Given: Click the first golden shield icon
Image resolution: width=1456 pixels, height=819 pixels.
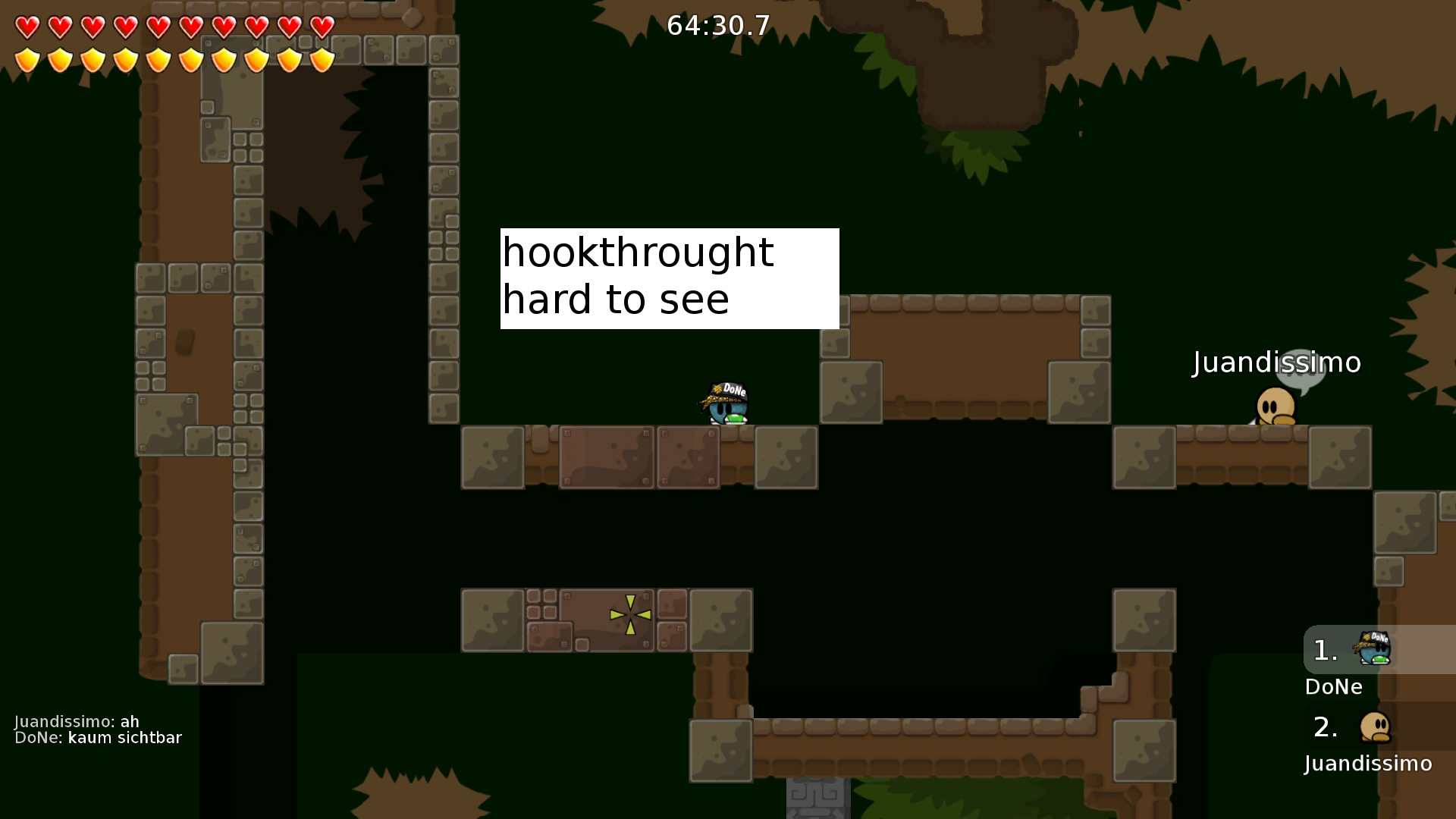Looking at the screenshot, I should (x=27, y=60).
